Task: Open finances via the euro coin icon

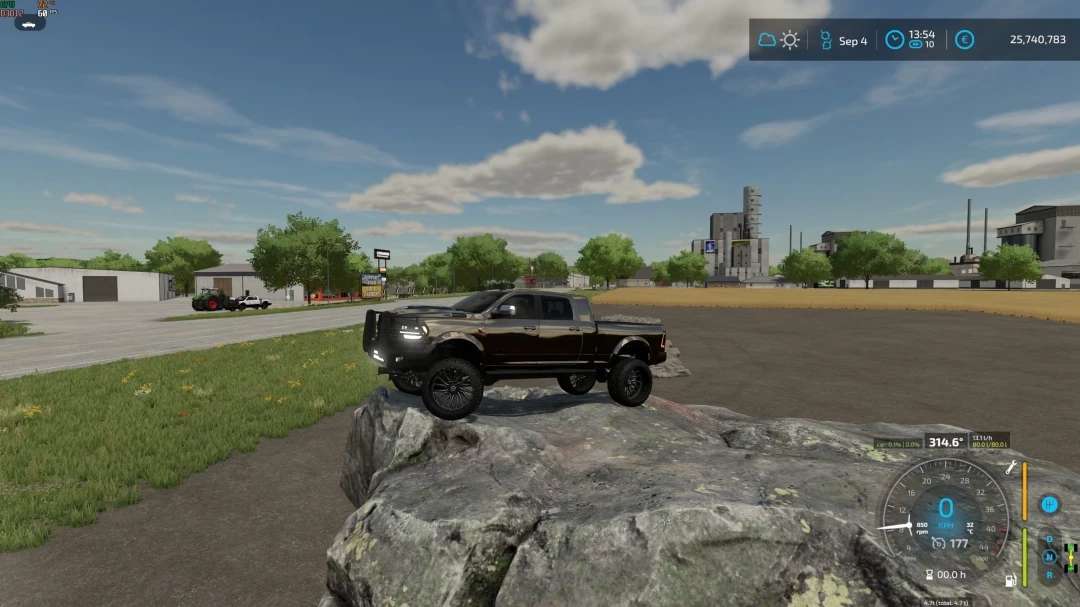Action: (x=964, y=40)
